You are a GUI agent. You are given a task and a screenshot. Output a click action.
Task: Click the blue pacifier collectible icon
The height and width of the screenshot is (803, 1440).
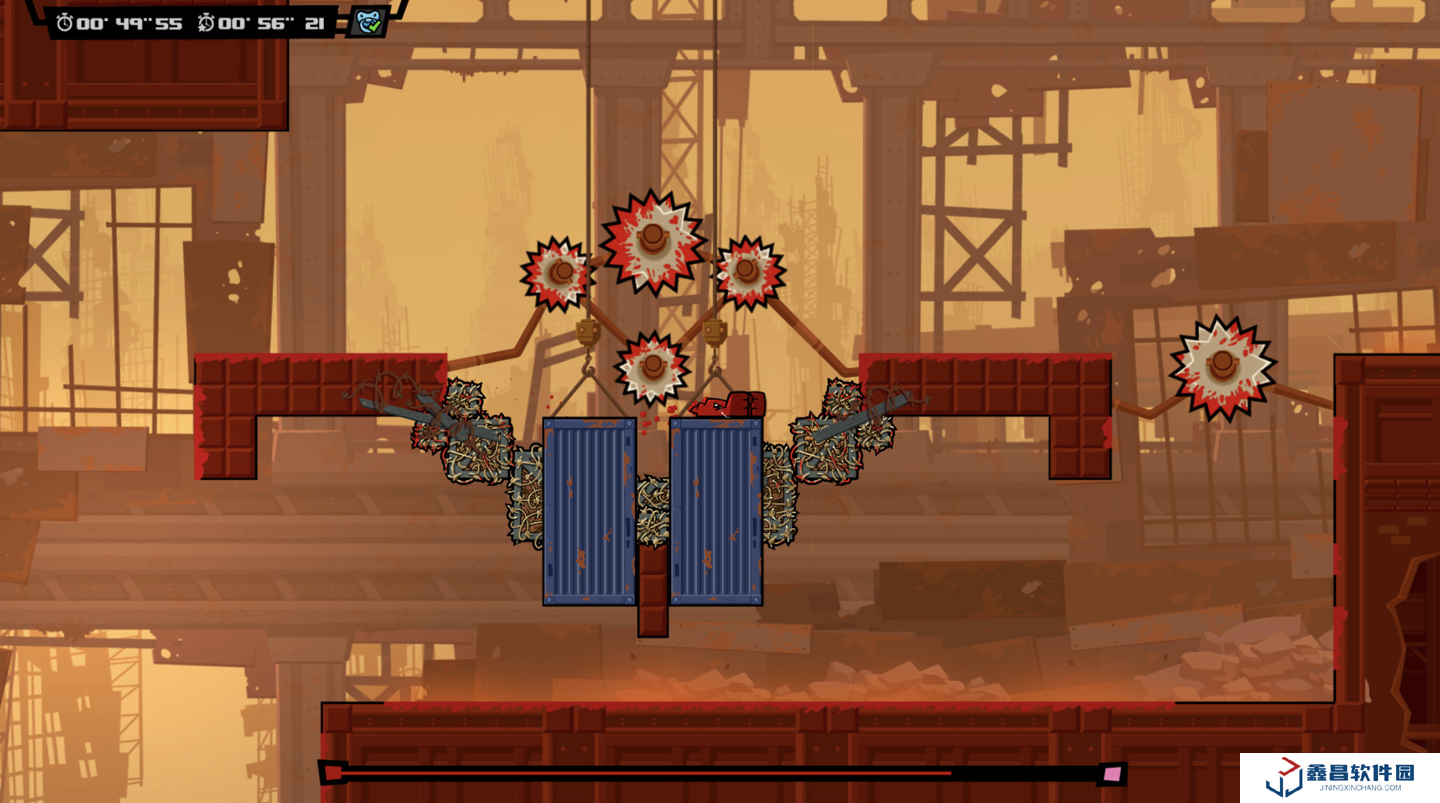pos(368,22)
